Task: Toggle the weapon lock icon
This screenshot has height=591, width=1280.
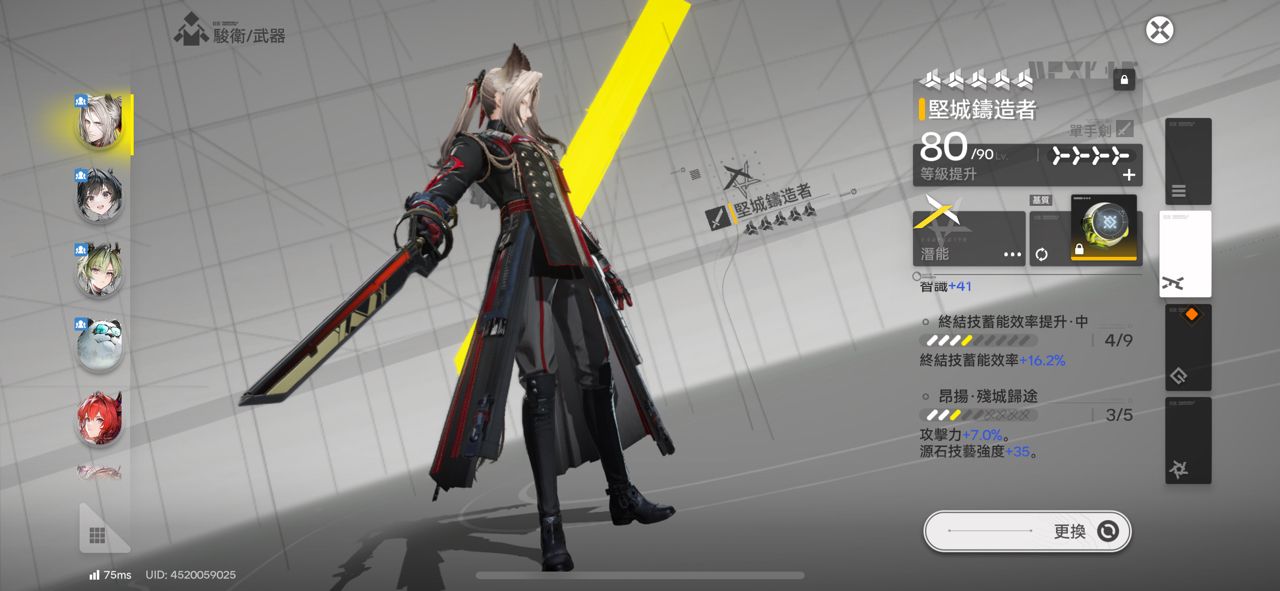Action: [1124, 80]
